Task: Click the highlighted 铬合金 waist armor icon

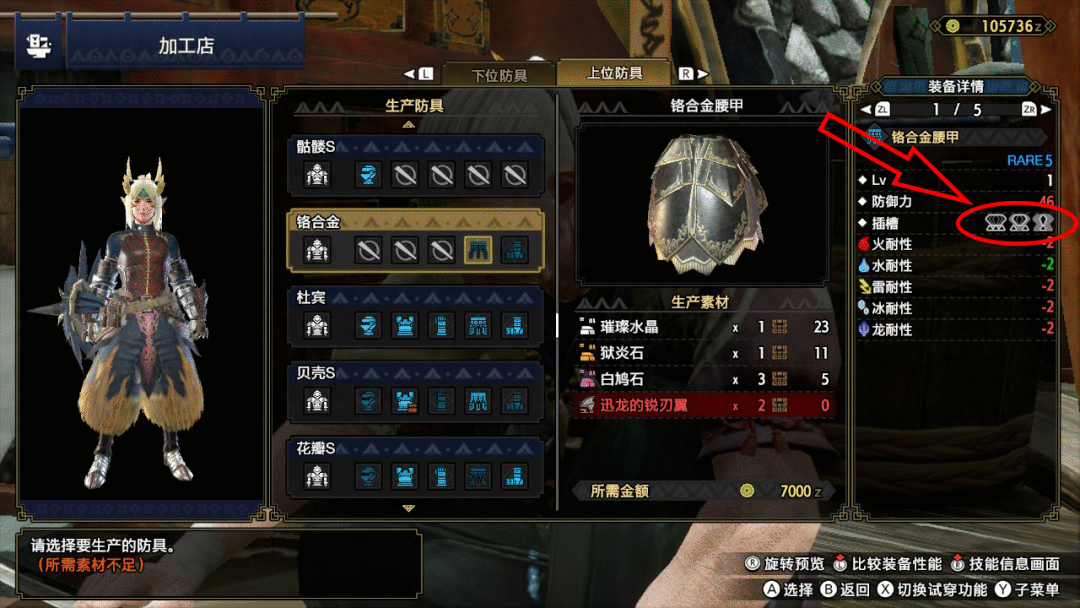Action: click(478, 250)
